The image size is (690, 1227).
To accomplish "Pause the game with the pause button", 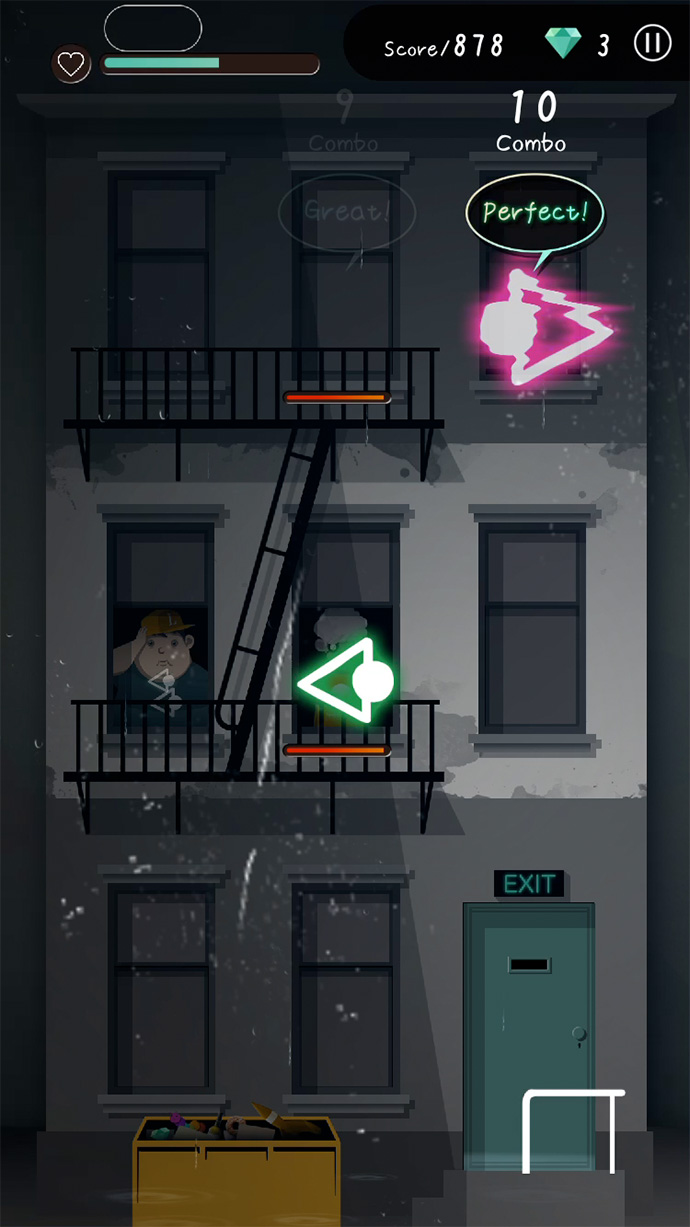I will click(651, 44).
